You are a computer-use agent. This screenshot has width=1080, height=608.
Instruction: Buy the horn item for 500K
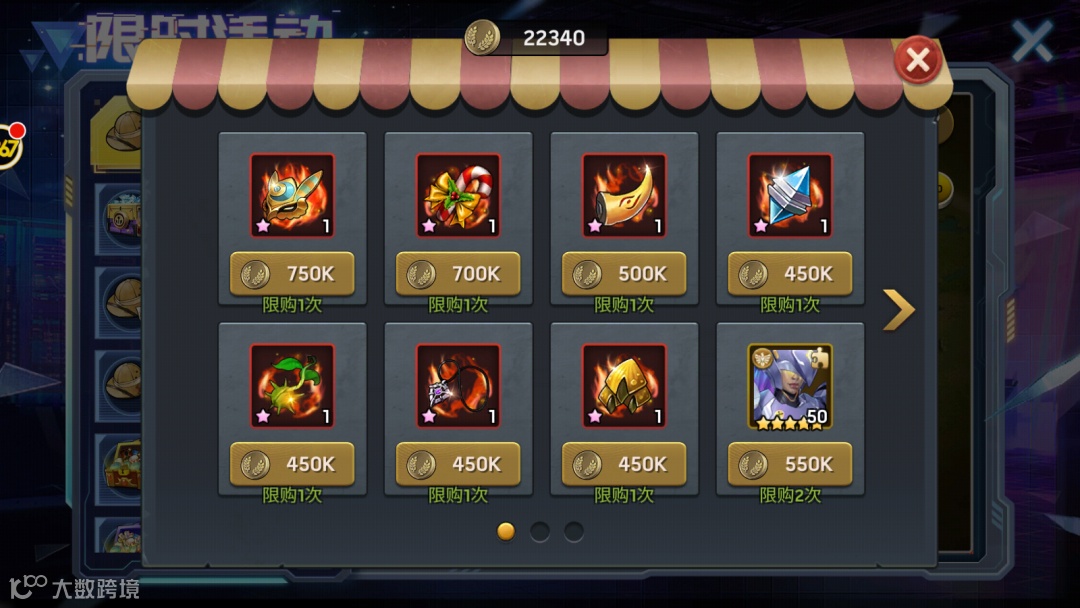coord(624,274)
